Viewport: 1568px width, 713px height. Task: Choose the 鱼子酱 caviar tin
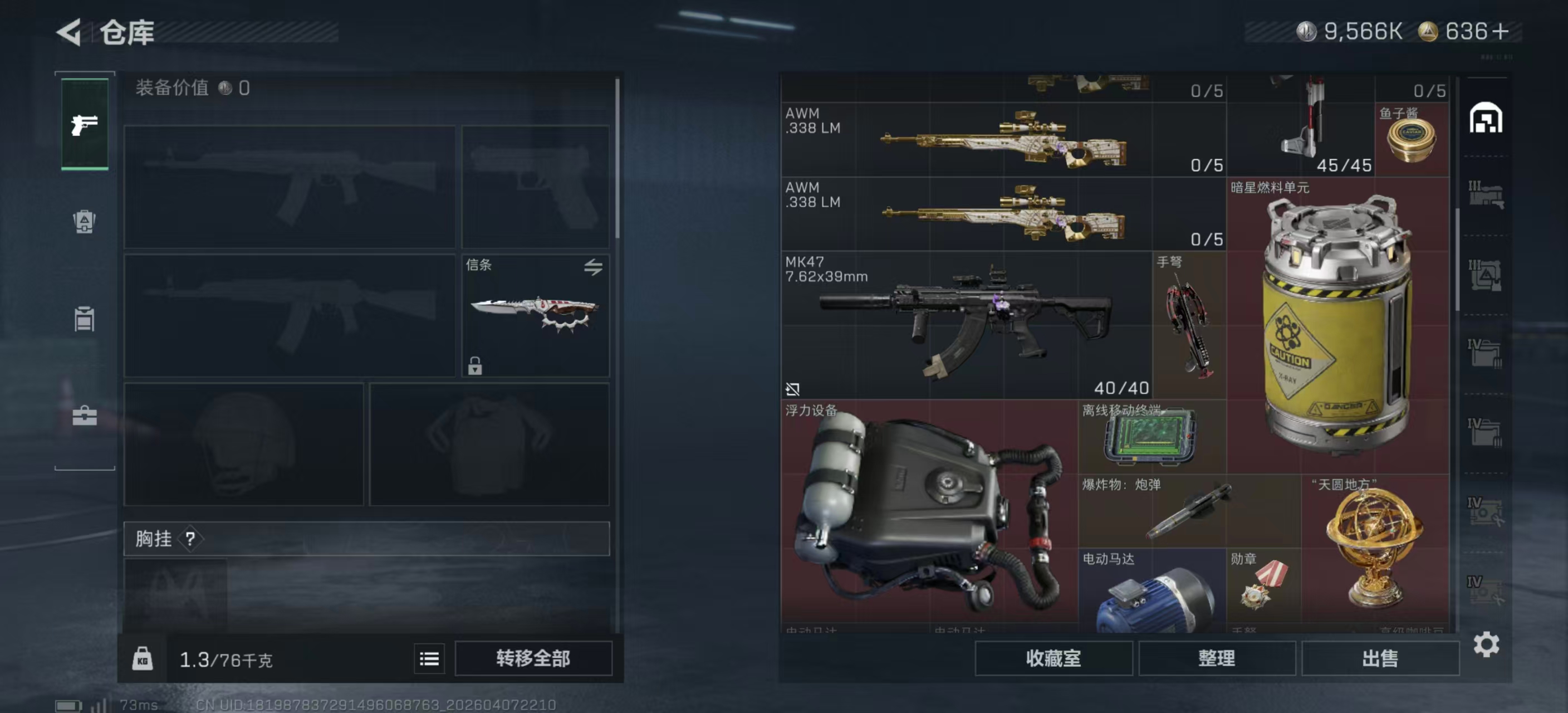pos(1412,140)
